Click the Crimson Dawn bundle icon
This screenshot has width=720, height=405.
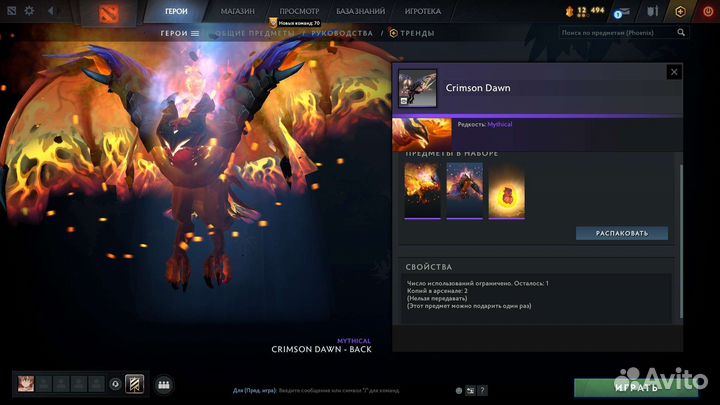(x=417, y=87)
